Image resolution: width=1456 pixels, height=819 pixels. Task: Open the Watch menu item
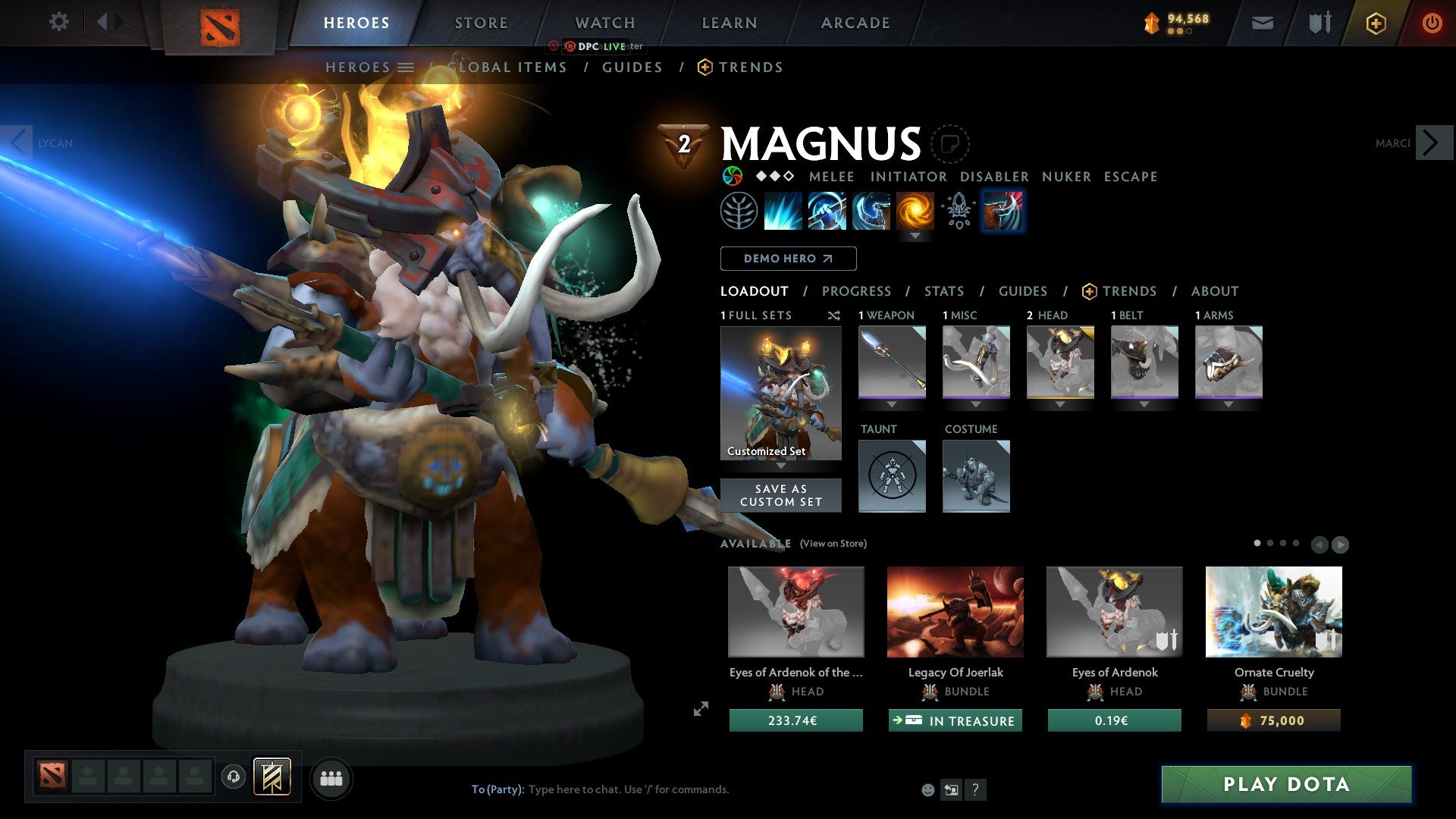tap(604, 22)
